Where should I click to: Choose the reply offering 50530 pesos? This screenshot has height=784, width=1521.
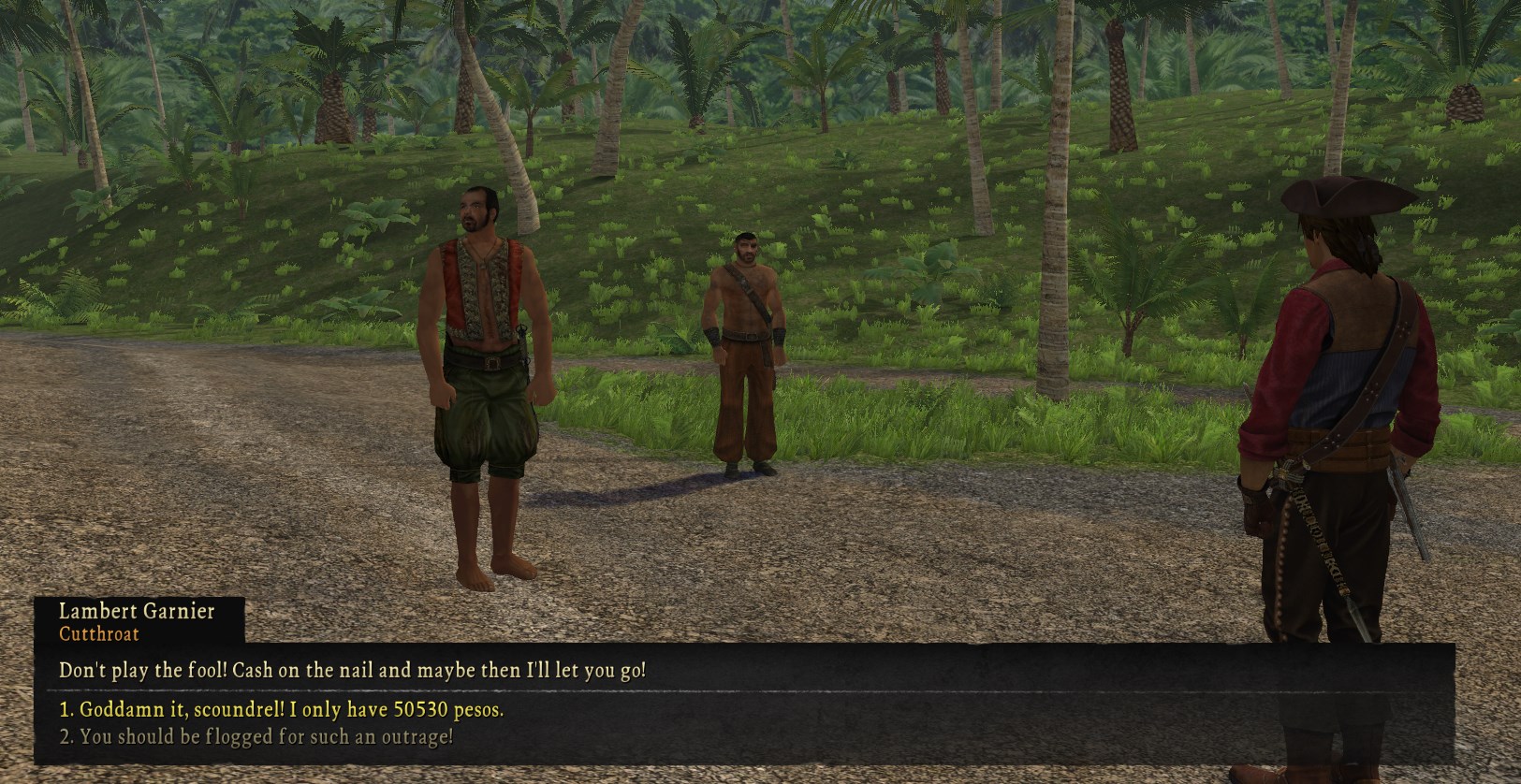point(281,709)
